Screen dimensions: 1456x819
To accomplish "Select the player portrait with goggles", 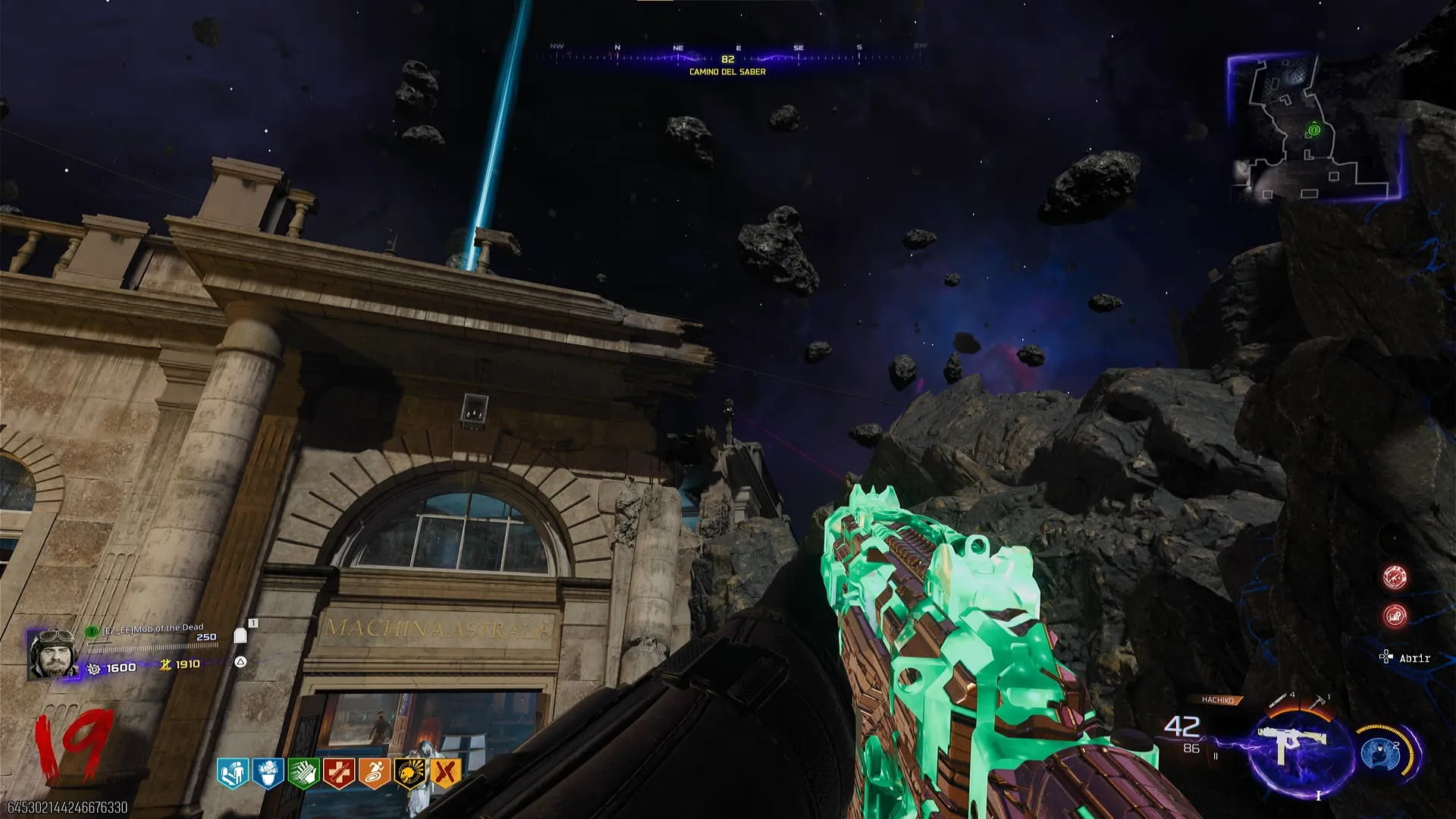I will pos(52,653).
